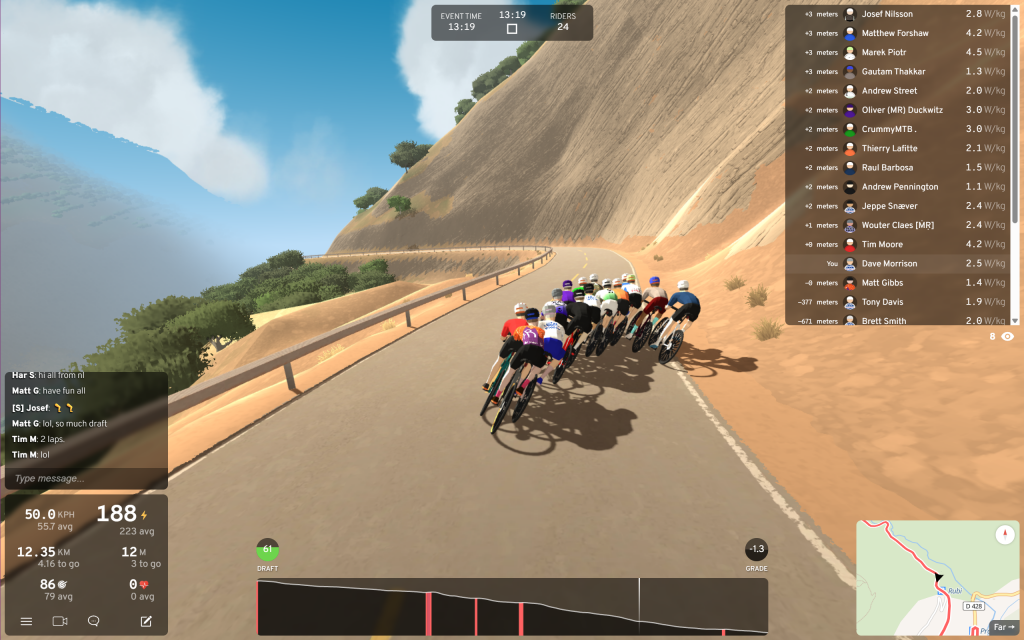Switch minimap zoom with the Far button
The height and width of the screenshot is (640, 1024).
pos(1001,627)
